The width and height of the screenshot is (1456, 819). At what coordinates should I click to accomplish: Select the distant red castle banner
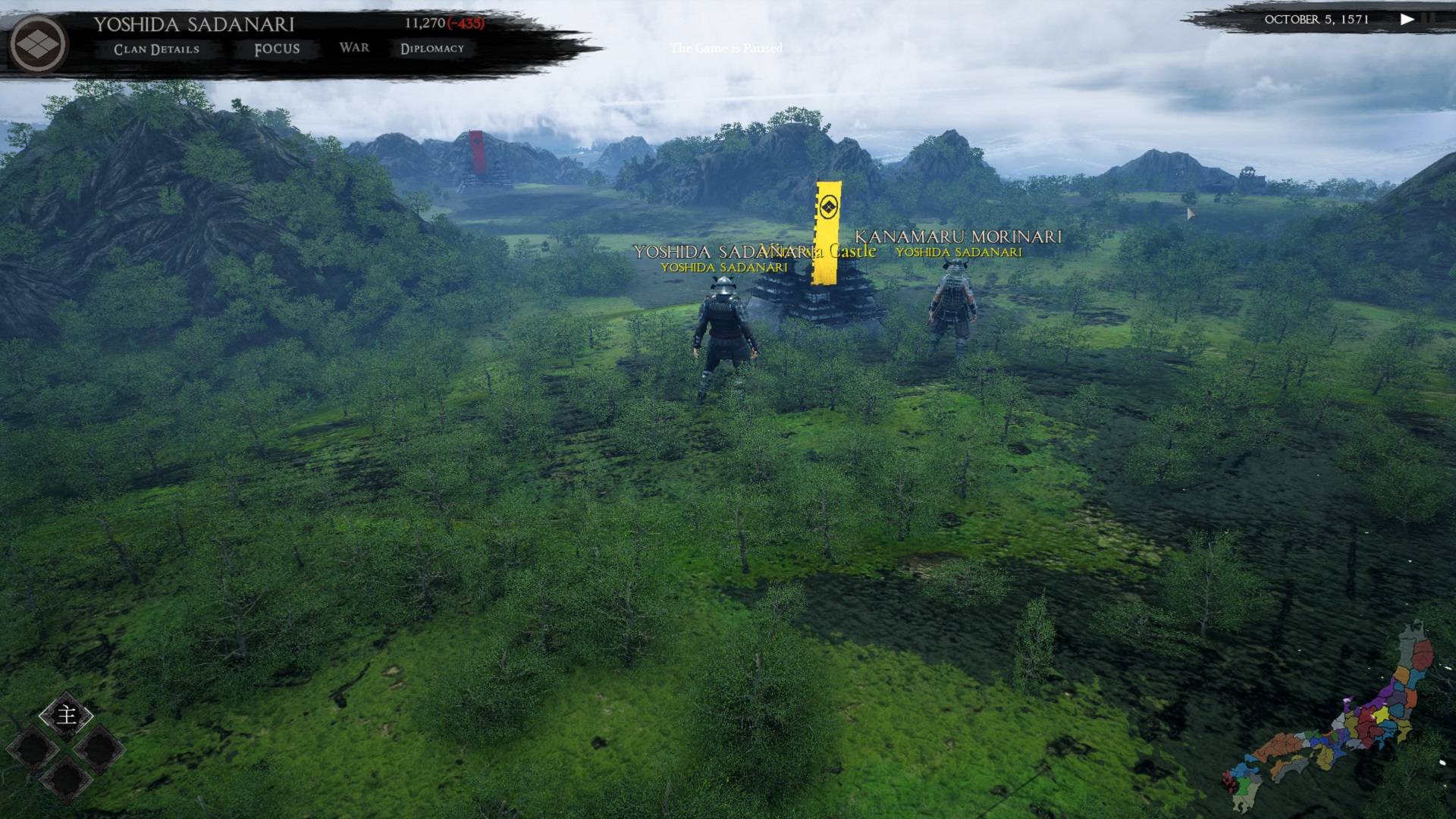pos(476,150)
